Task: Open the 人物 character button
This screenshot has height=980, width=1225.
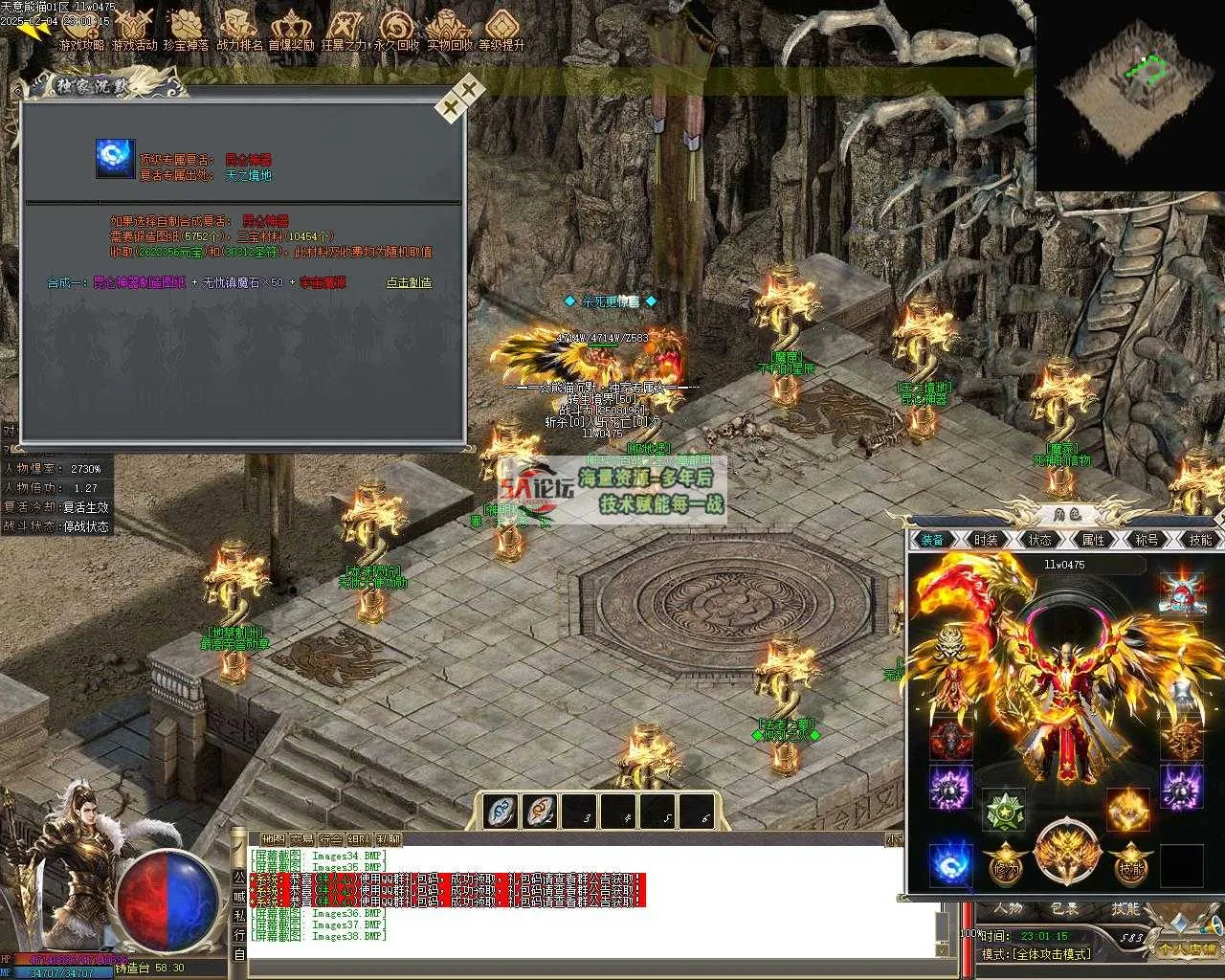Action: (x=1007, y=909)
